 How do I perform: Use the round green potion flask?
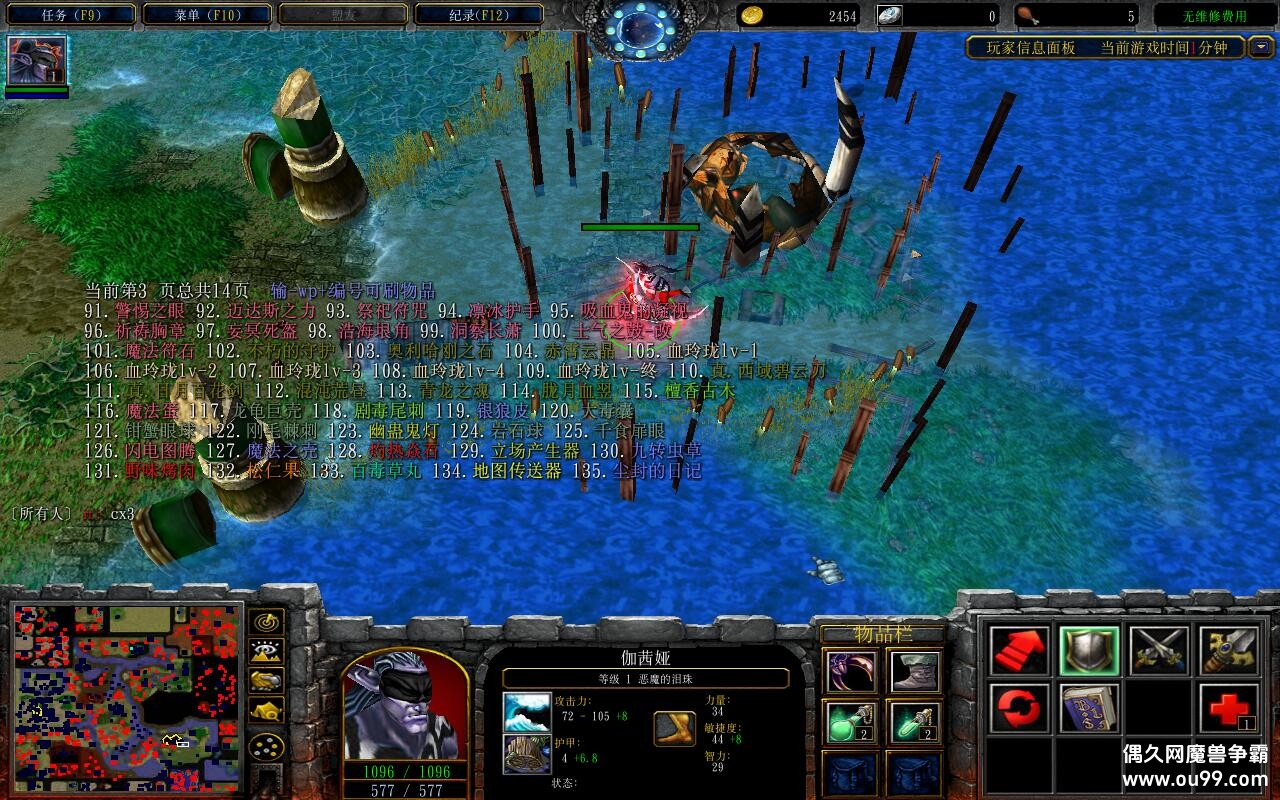coord(850,722)
